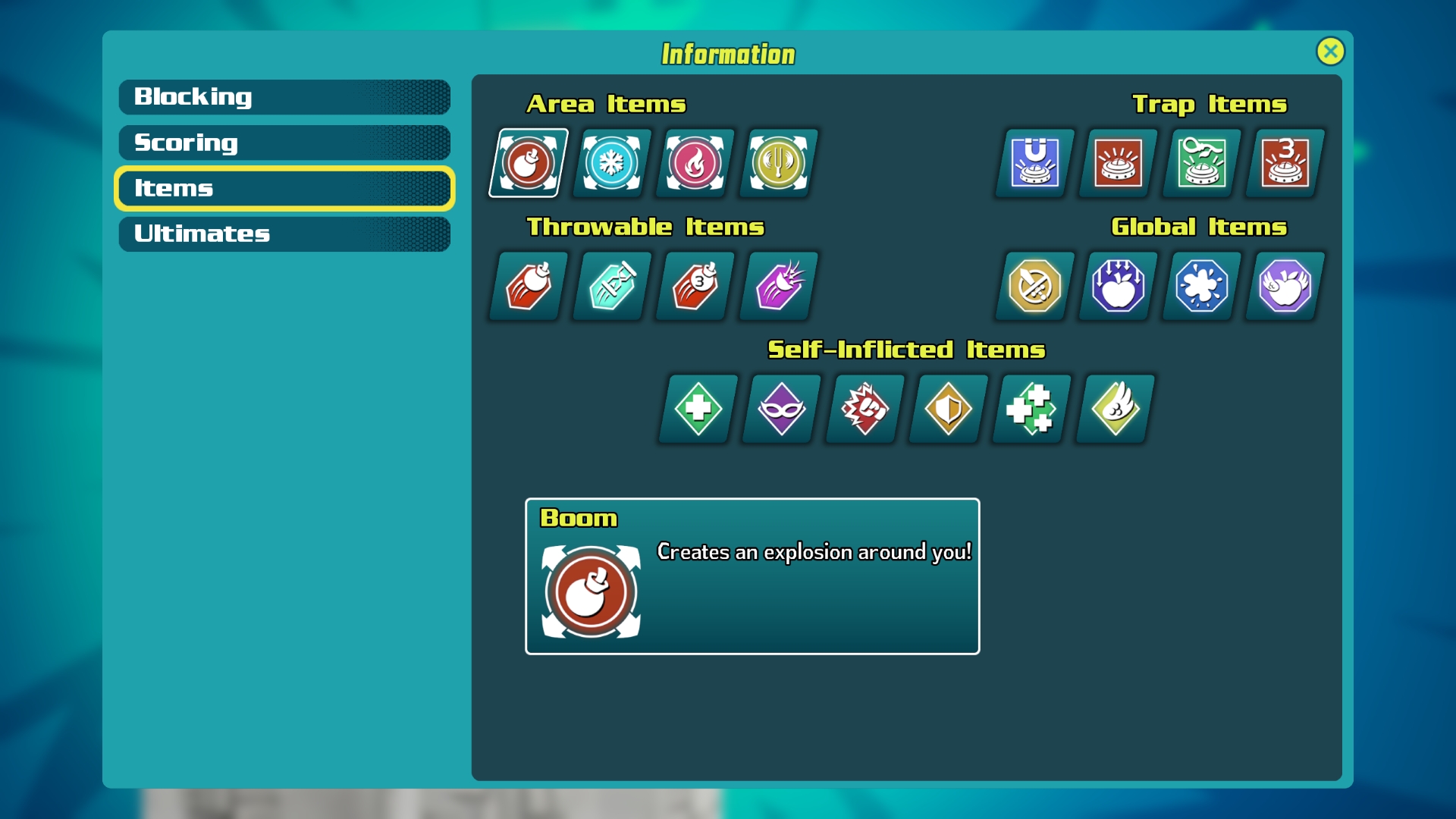Image resolution: width=1456 pixels, height=819 pixels.
Task: Select the single green cross heal item
Action: 698,409
